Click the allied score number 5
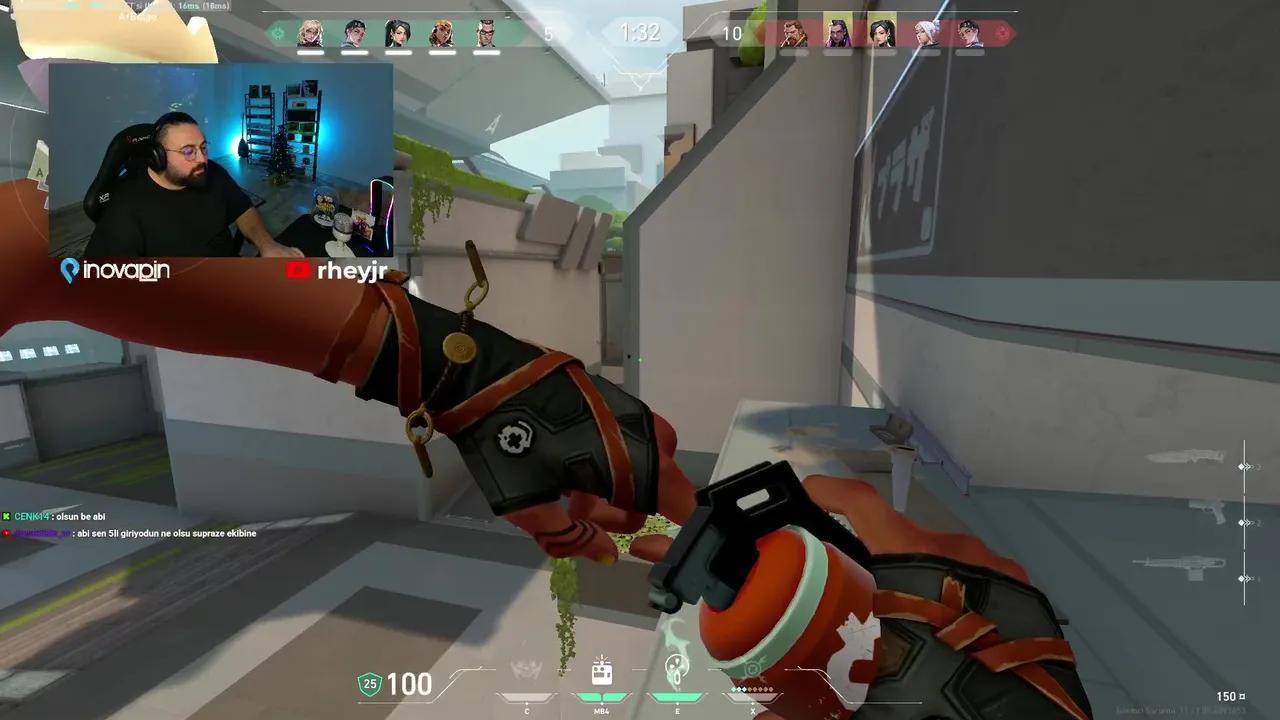Viewport: 1280px width, 720px height. pyautogui.click(x=547, y=33)
